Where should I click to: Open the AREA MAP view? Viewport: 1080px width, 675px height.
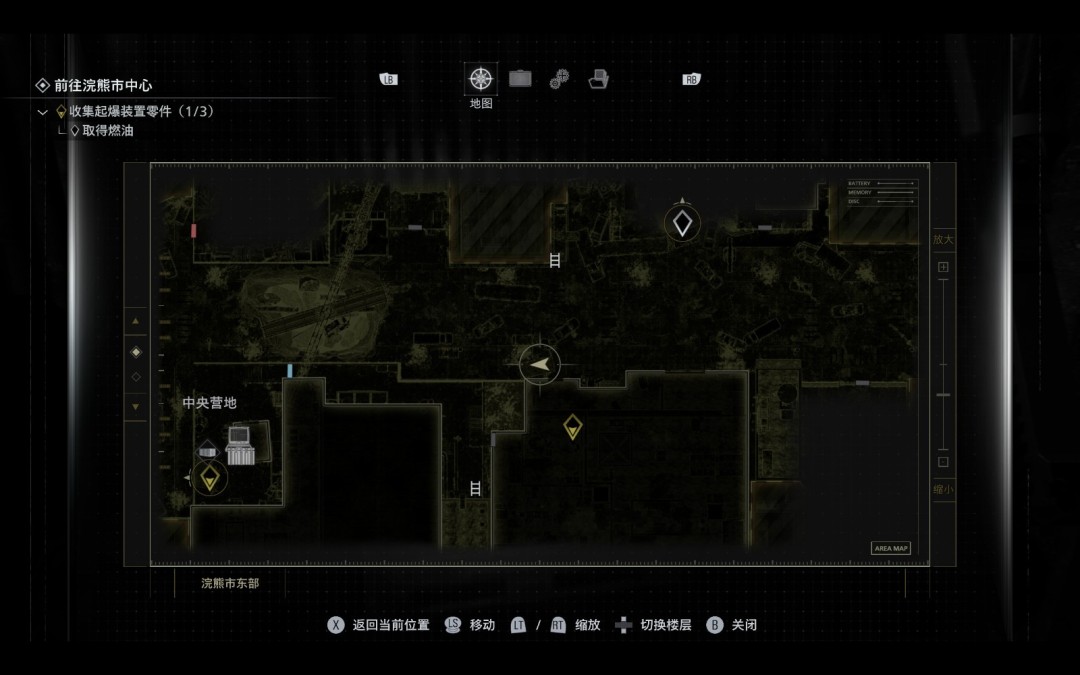890,548
